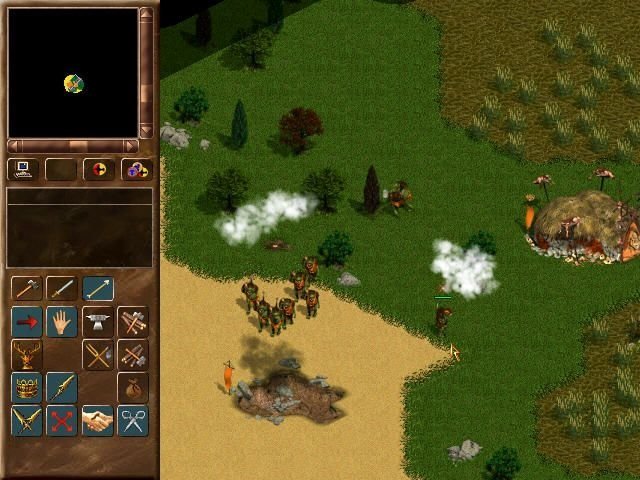Select the golden wooden palisade icon
The image size is (640, 480).
tap(27, 387)
